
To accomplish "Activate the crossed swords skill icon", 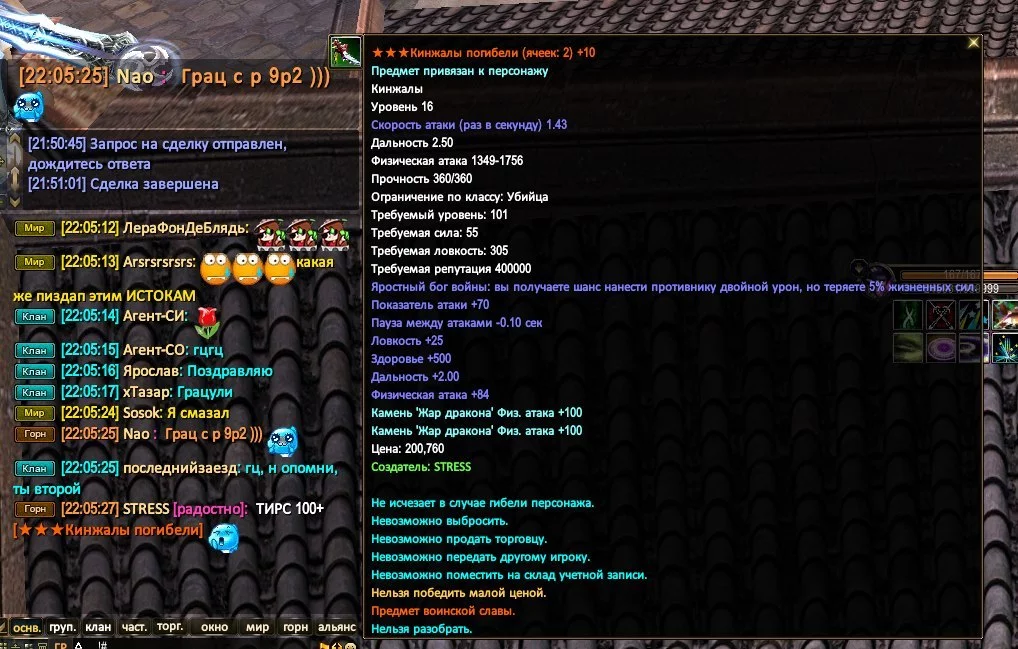I will click(x=940, y=316).
